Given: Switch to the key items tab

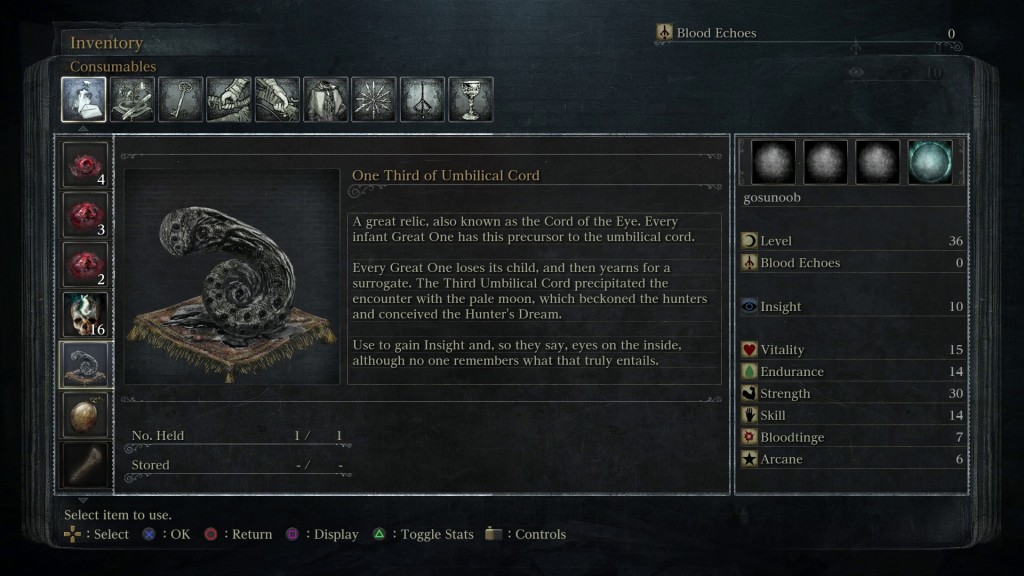Looking at the screenshot, I should coord(181,99).
